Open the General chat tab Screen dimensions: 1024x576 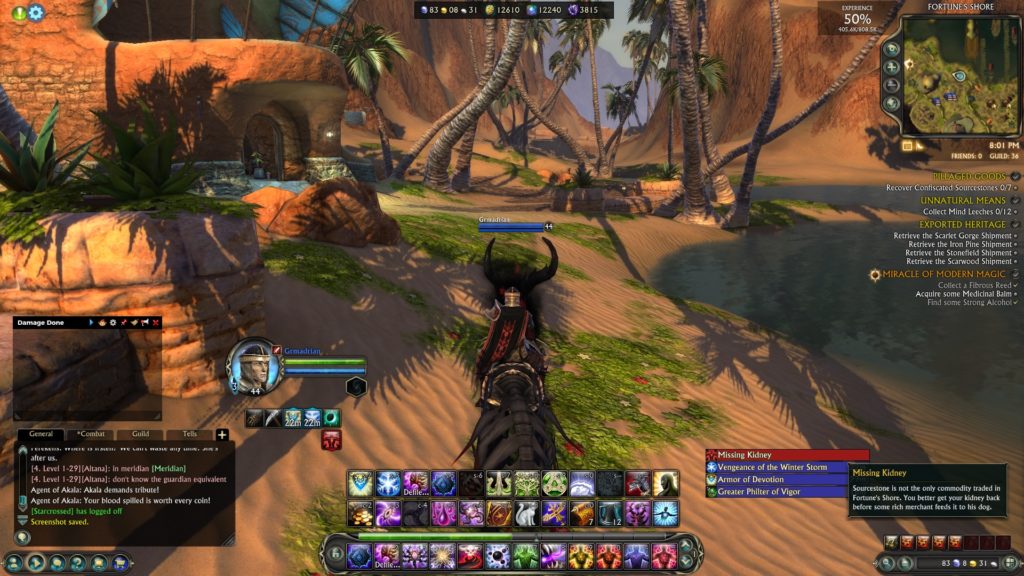[41, 435]
